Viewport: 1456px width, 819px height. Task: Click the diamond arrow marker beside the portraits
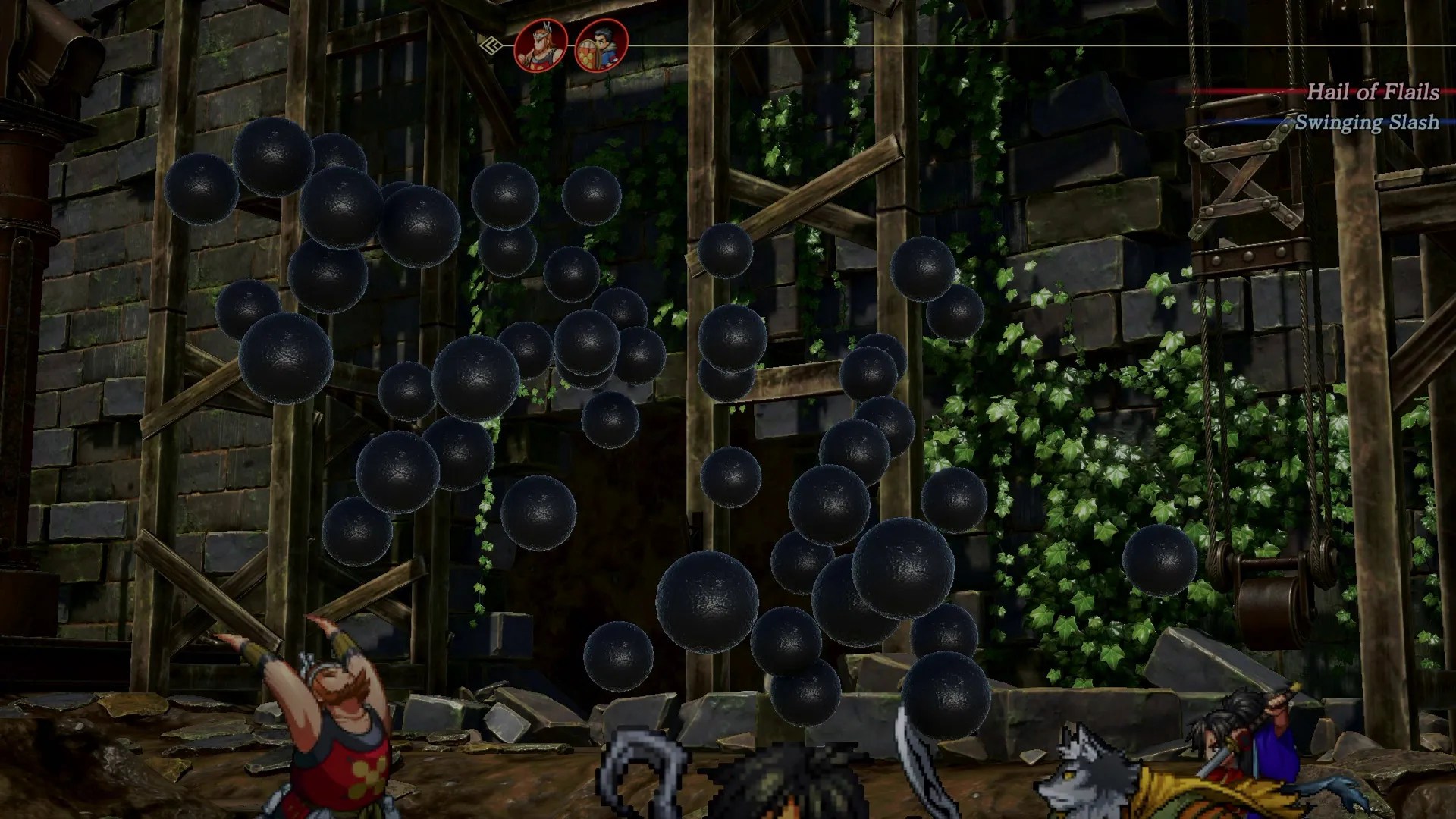[494, 45]
